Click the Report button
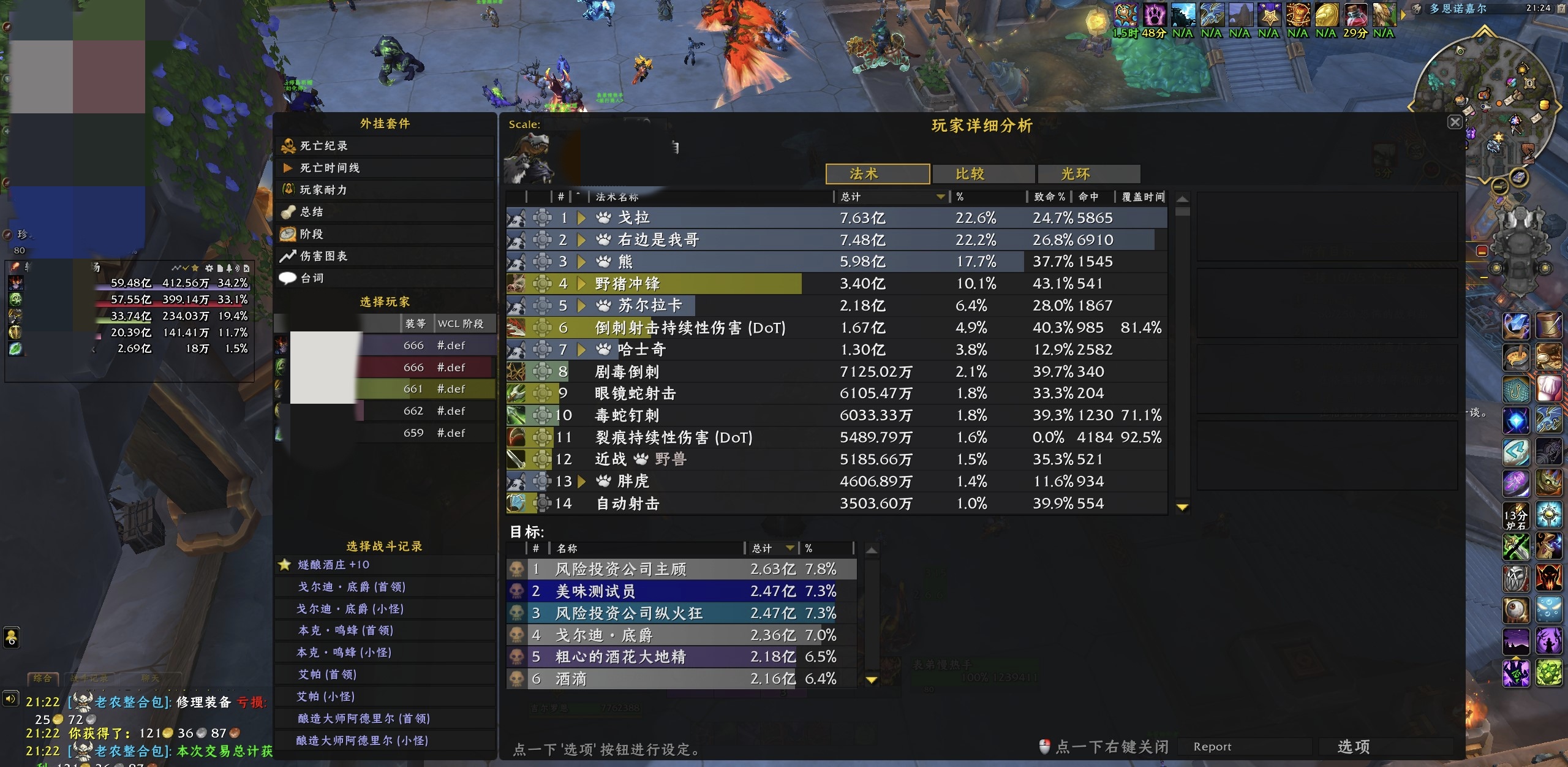The image size is (1568, 767). point(1212,746)
